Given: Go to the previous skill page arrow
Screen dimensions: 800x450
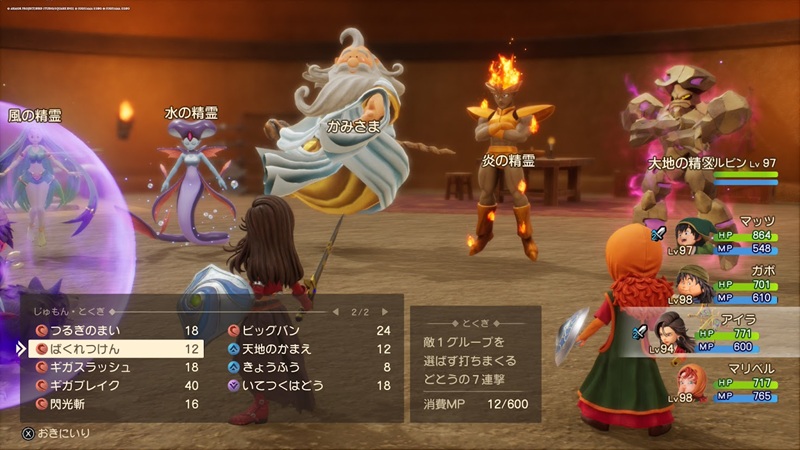Looking at the screenshot, I should click(x=337, y=311).
